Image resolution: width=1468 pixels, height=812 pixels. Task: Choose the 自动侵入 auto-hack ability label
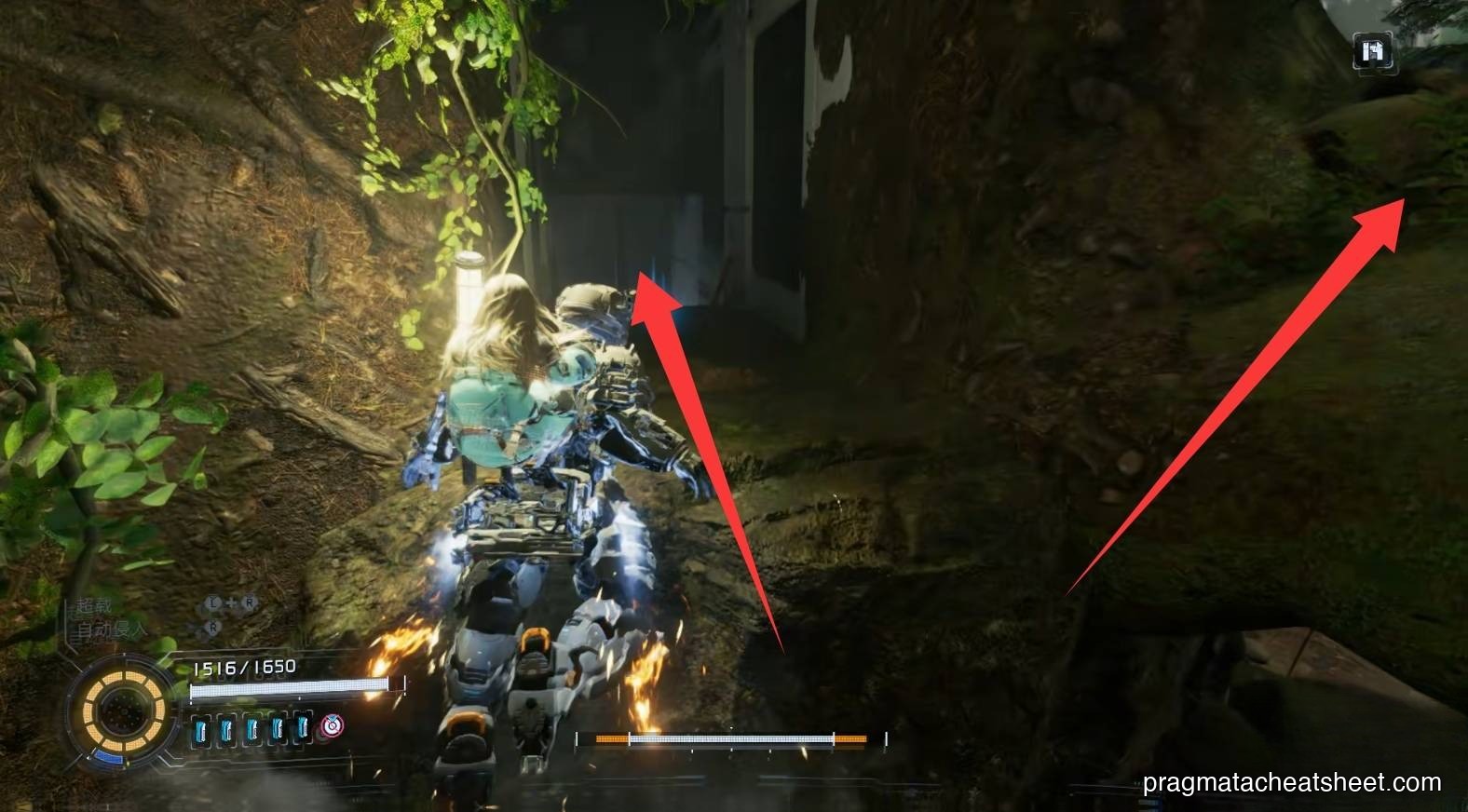coord(111,630)
